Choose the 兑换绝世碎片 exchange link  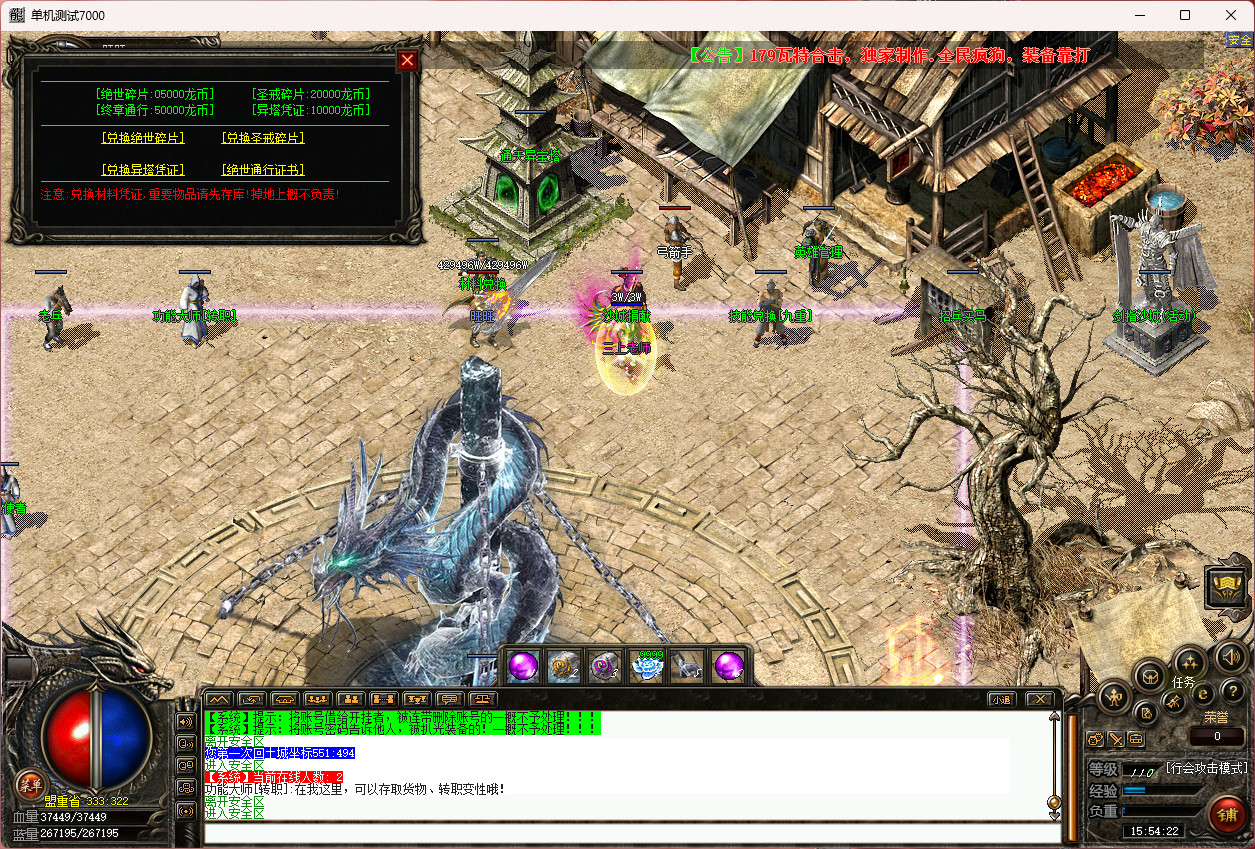(142, 138)
